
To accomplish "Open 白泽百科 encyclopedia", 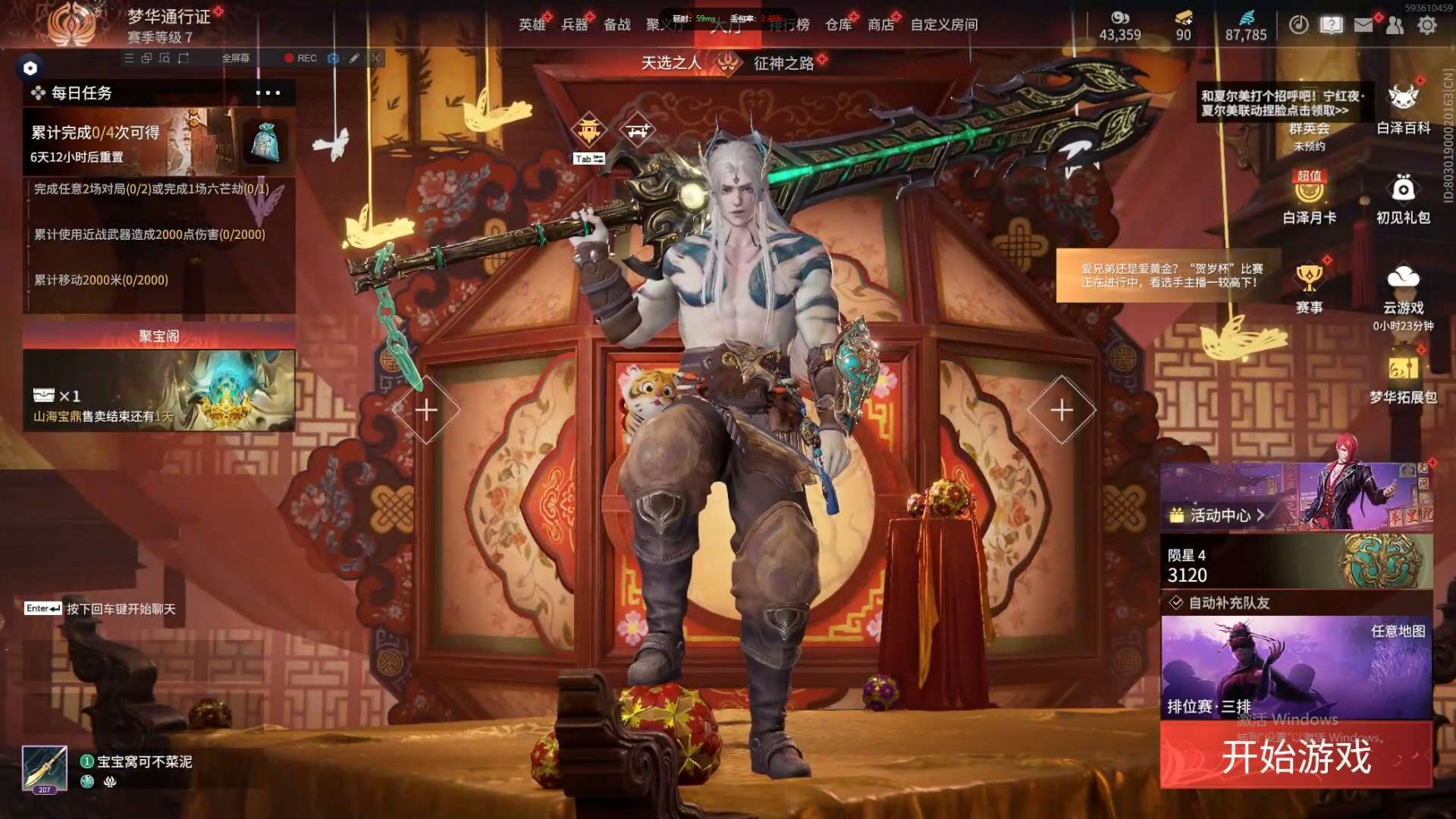I will 1403,108.
